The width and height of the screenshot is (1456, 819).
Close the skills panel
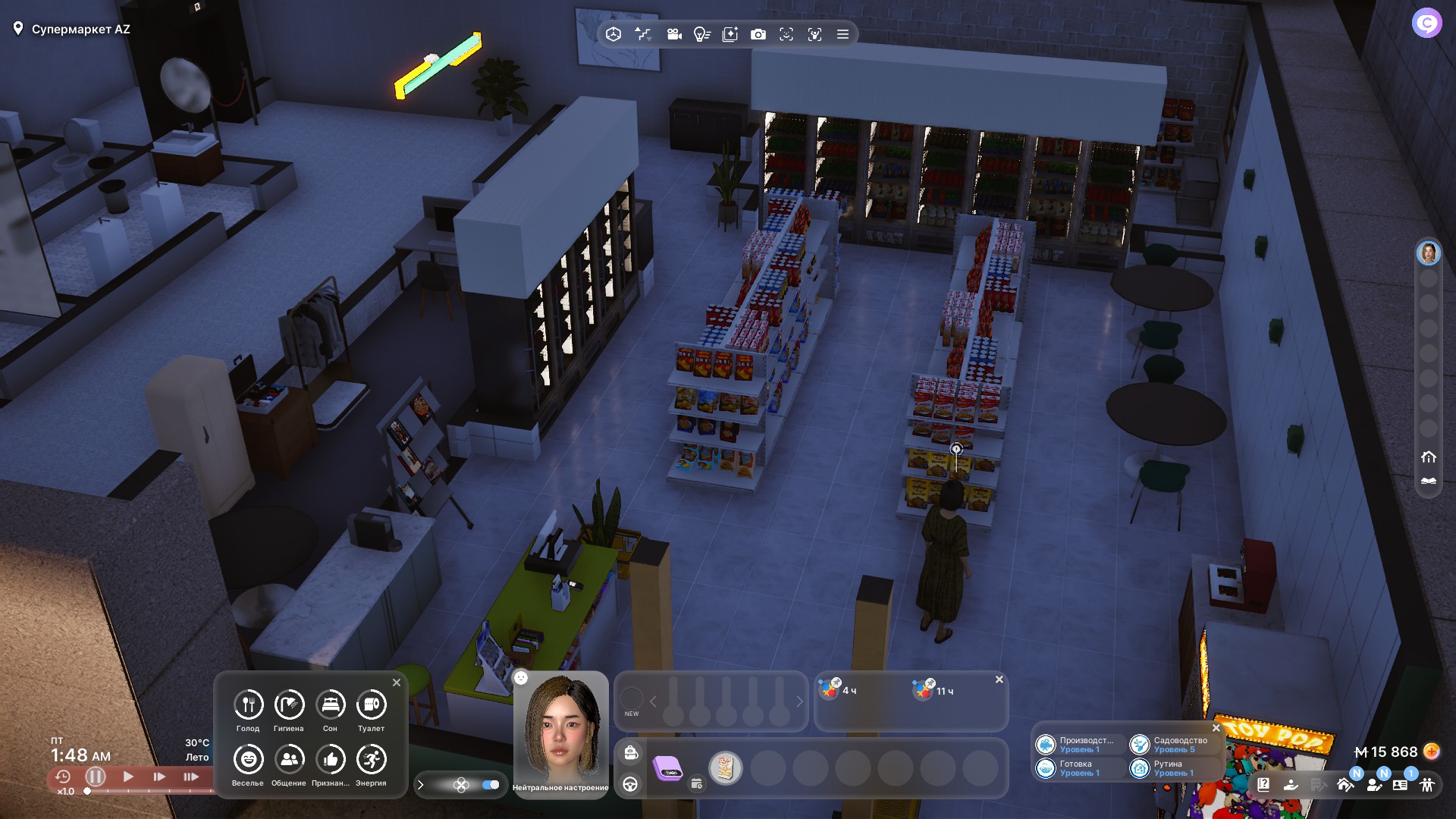click(1216, 728)
